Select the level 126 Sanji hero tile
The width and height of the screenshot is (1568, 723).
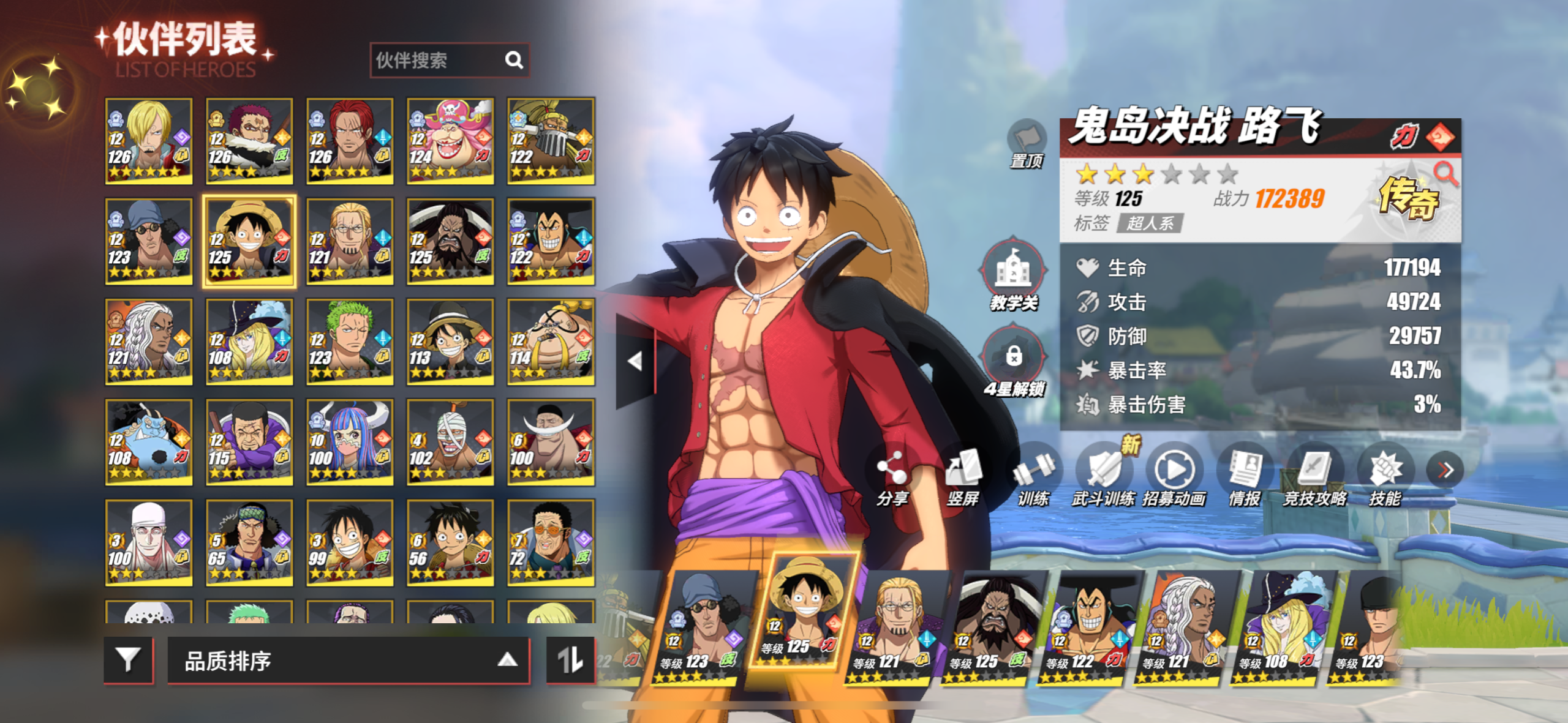(148, 141)
